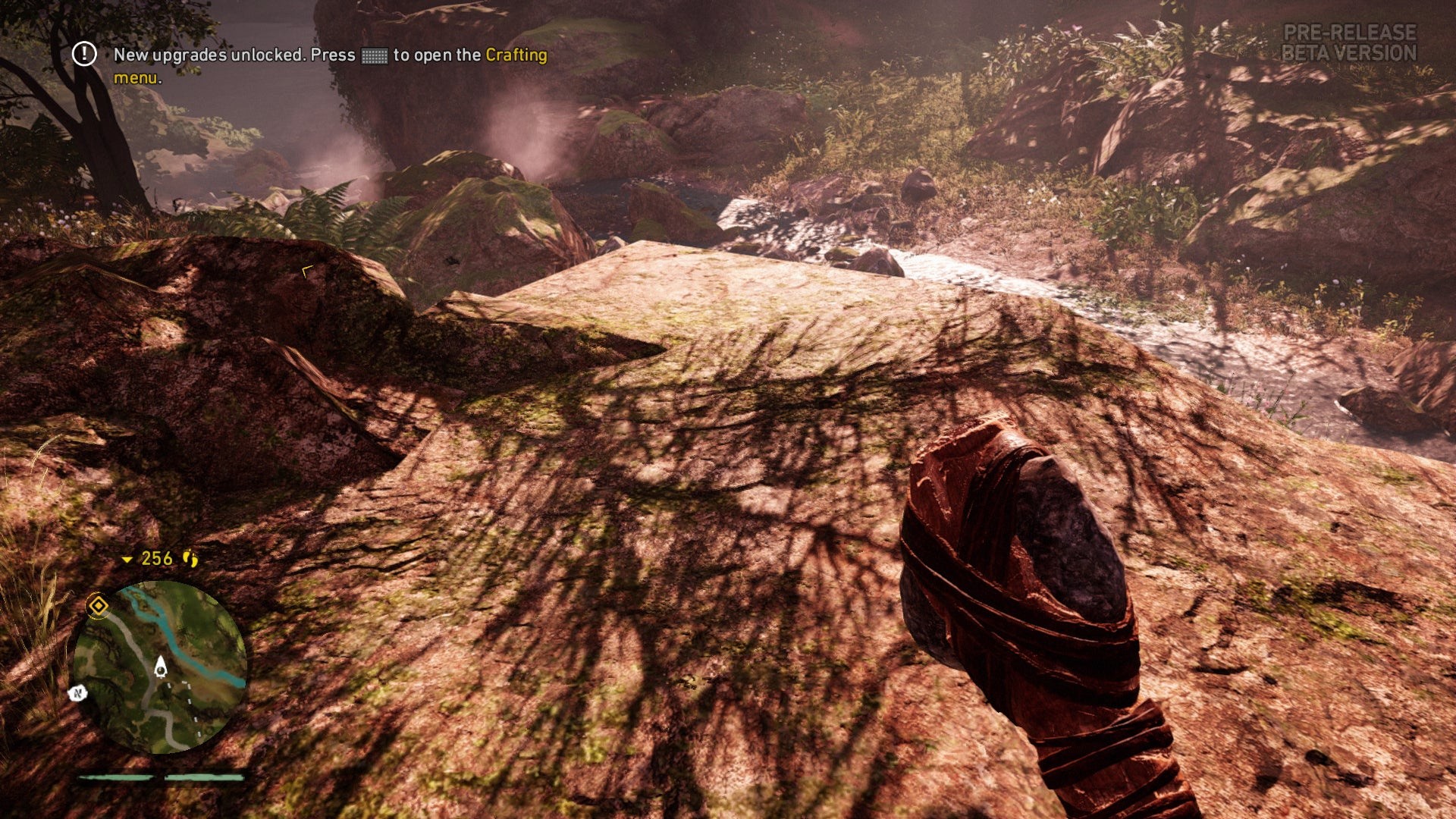Open the highlighted Crafting link in the notification
The width and height of the screenshot is (1456, 819).
[x=516, y=55]
